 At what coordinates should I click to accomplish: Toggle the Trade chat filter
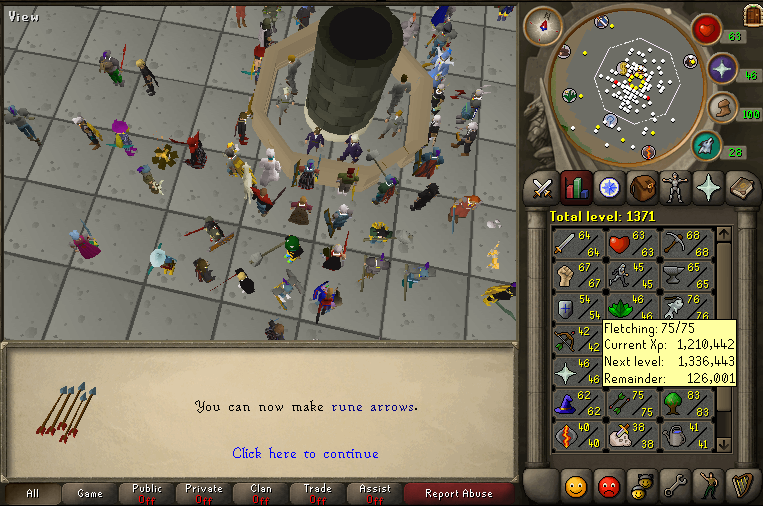pos(318,493)
